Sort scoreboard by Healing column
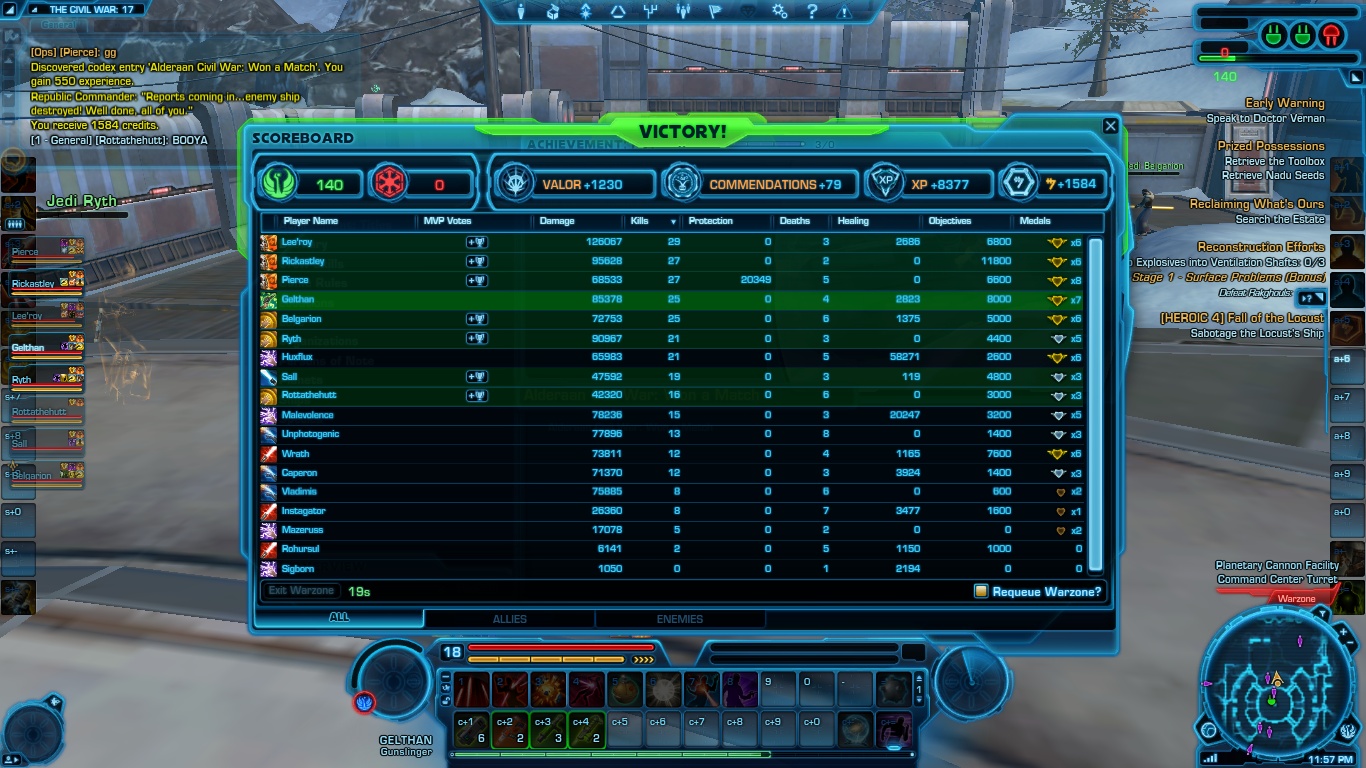The image size is (1366, 768). [853, 221]
